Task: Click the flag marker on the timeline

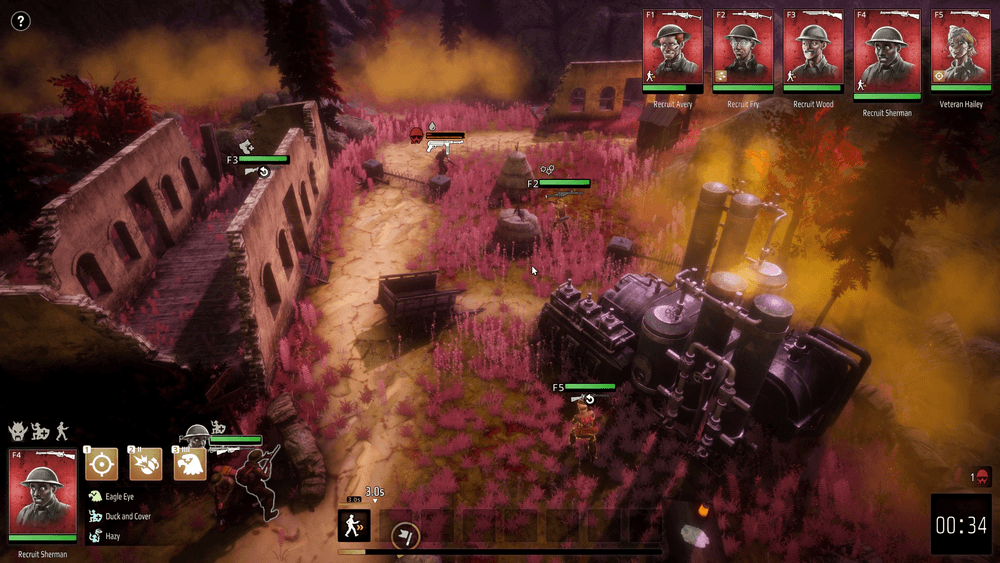Action: click(404, 536)
